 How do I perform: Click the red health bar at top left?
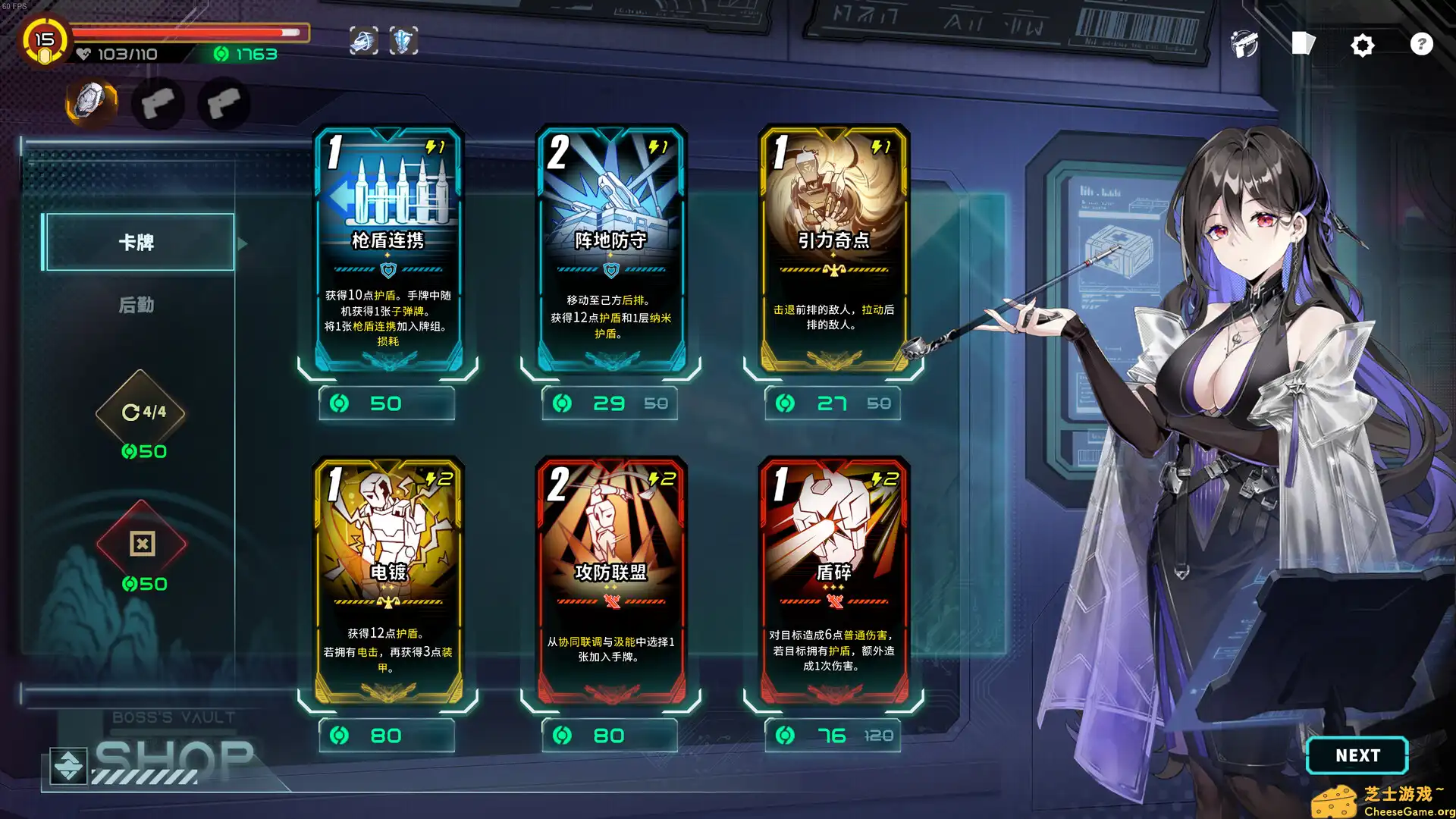point(182,33)
